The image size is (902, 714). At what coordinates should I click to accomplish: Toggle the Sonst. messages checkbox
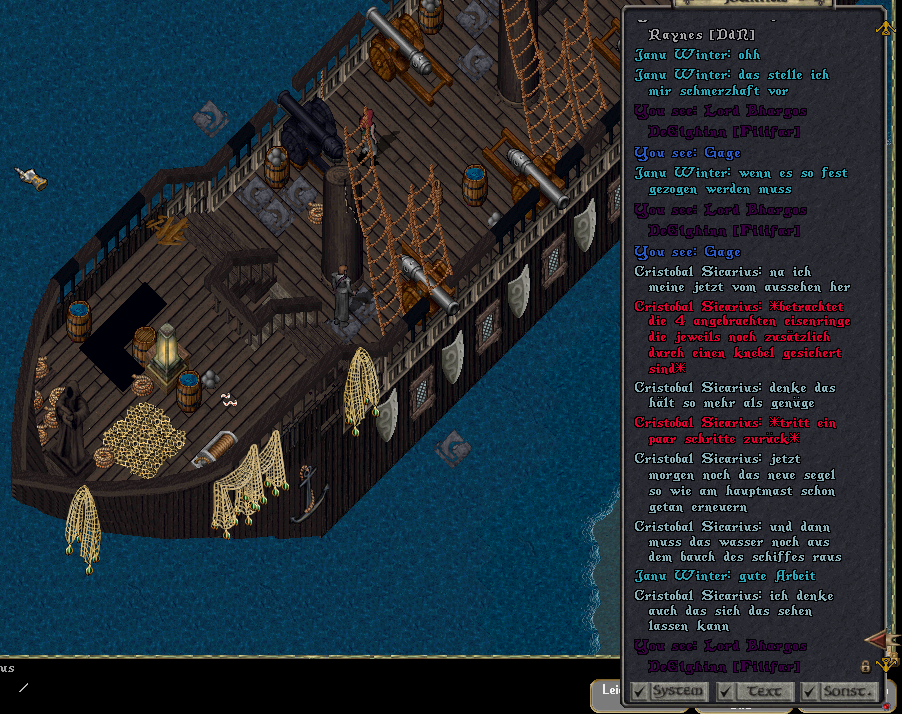click(x=809, y=691)
